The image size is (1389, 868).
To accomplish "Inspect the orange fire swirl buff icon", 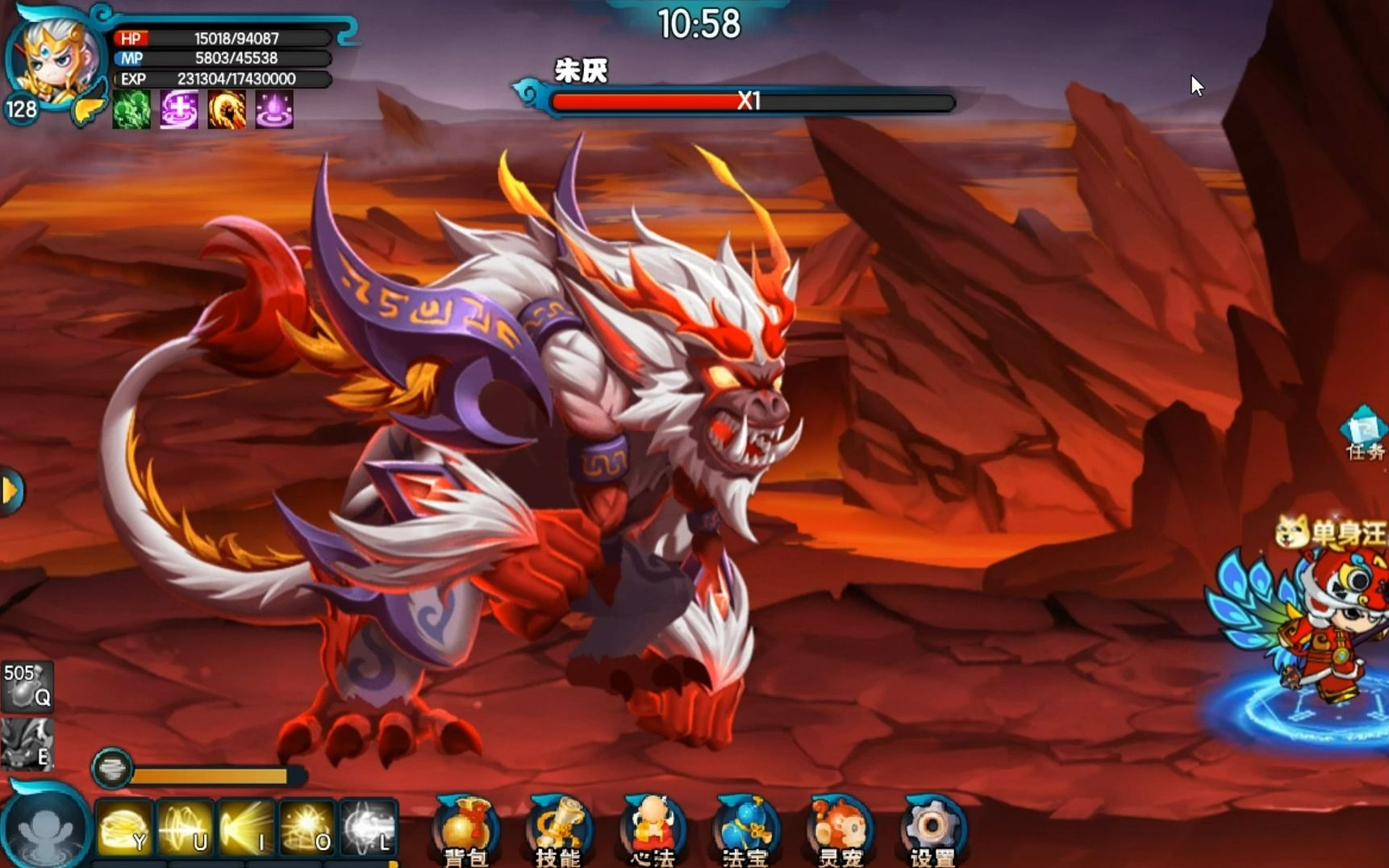I will pos(227,110).
